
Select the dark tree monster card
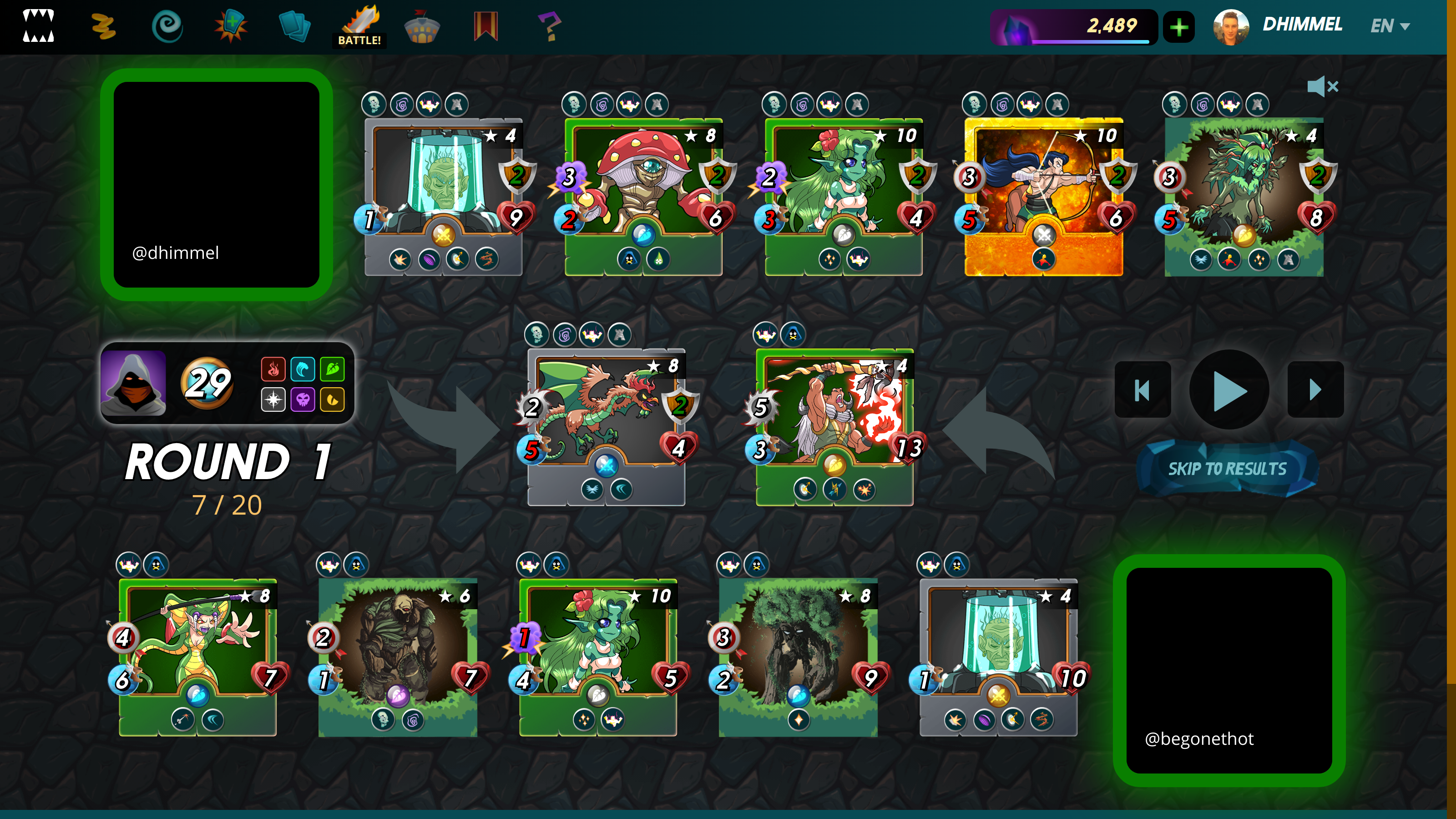[x=798, y=656]
